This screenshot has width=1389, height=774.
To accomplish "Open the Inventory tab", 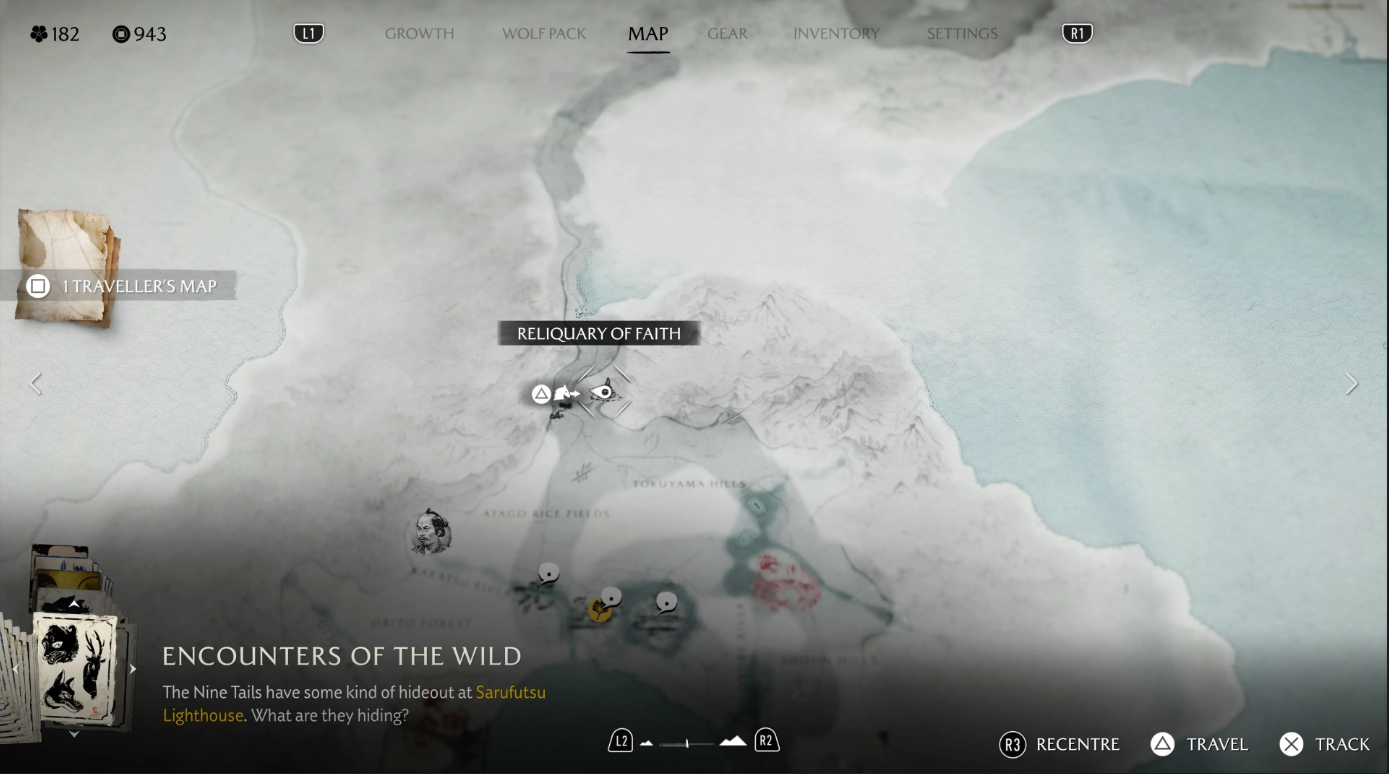I will pyautogui.click(x=836, y=34).
